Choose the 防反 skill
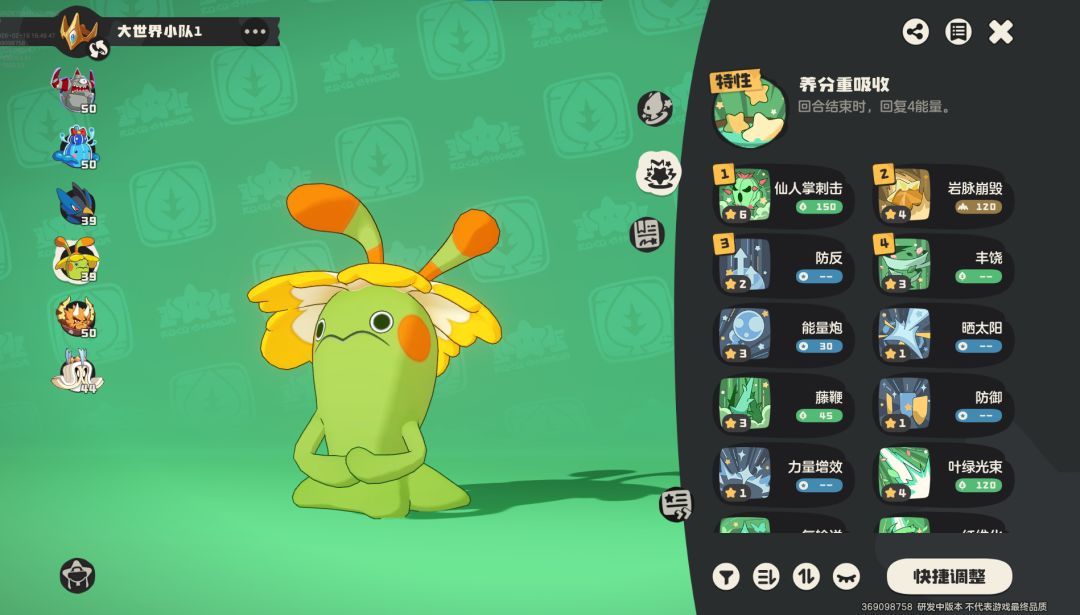This screenshot has width=1080, height=615. point(783,265)
